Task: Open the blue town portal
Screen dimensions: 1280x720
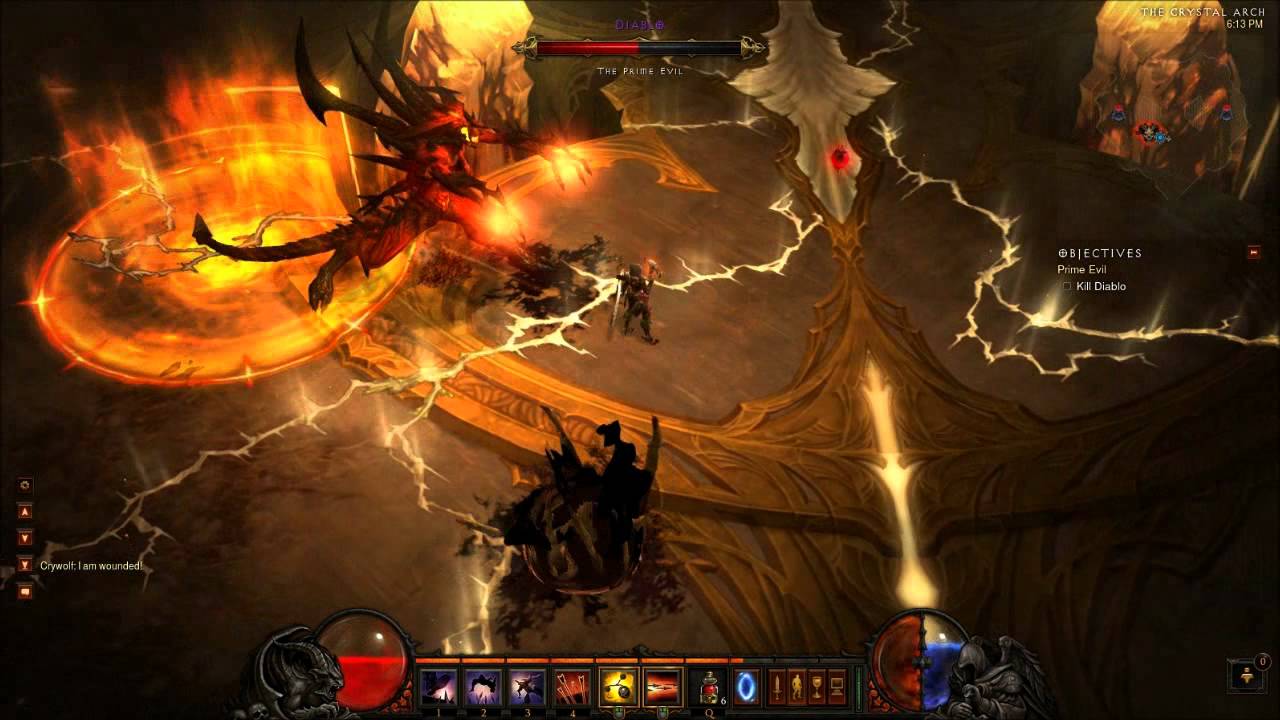Action: coord(746,688)
